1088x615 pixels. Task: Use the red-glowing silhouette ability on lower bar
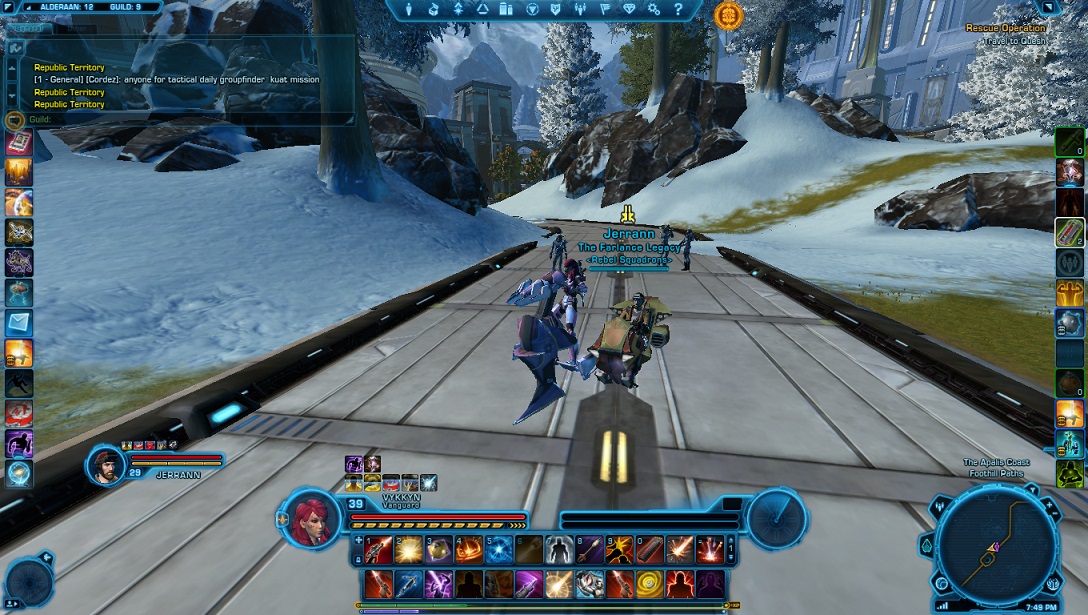680,583
